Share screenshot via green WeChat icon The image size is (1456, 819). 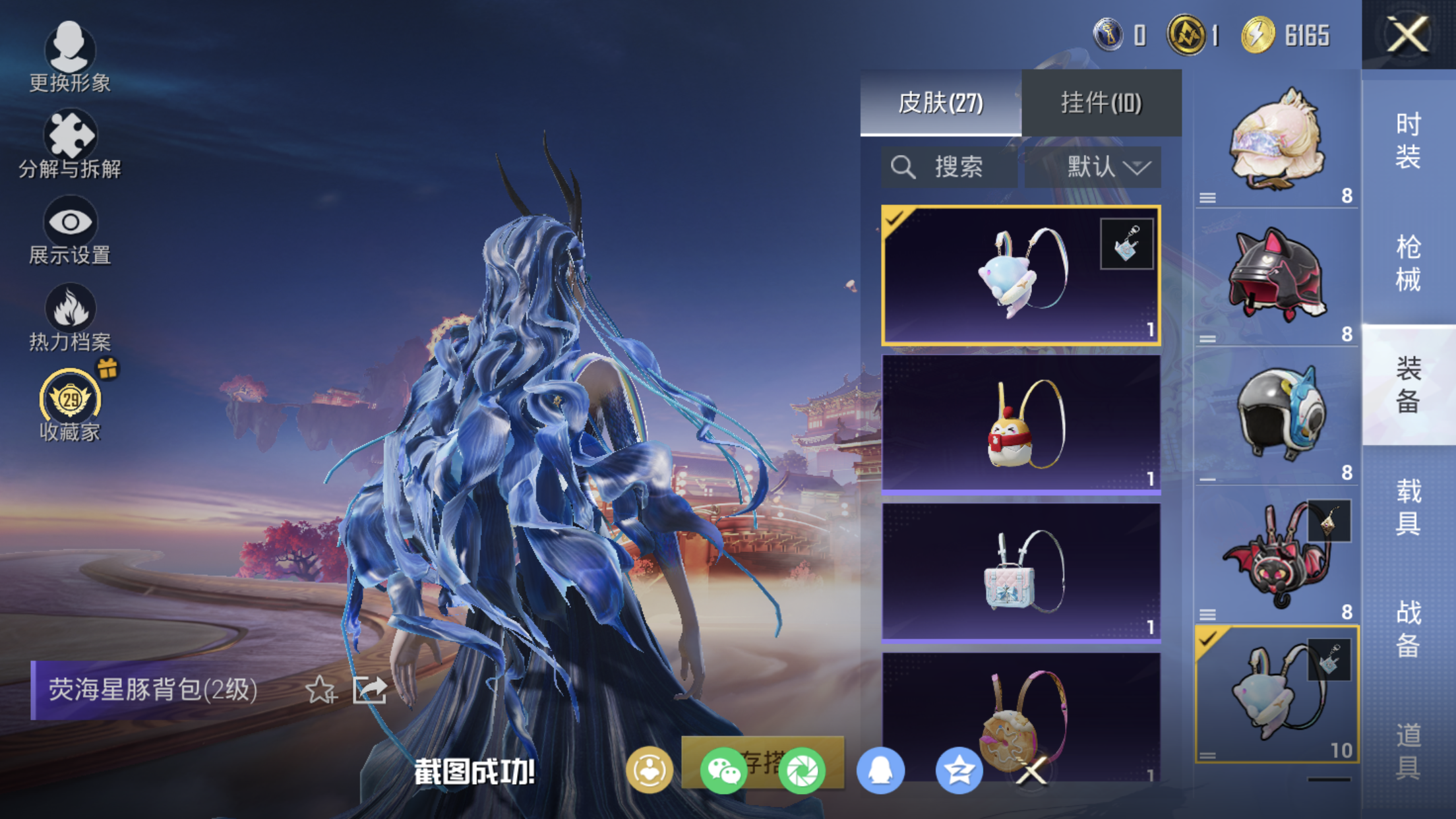(723, 770)
